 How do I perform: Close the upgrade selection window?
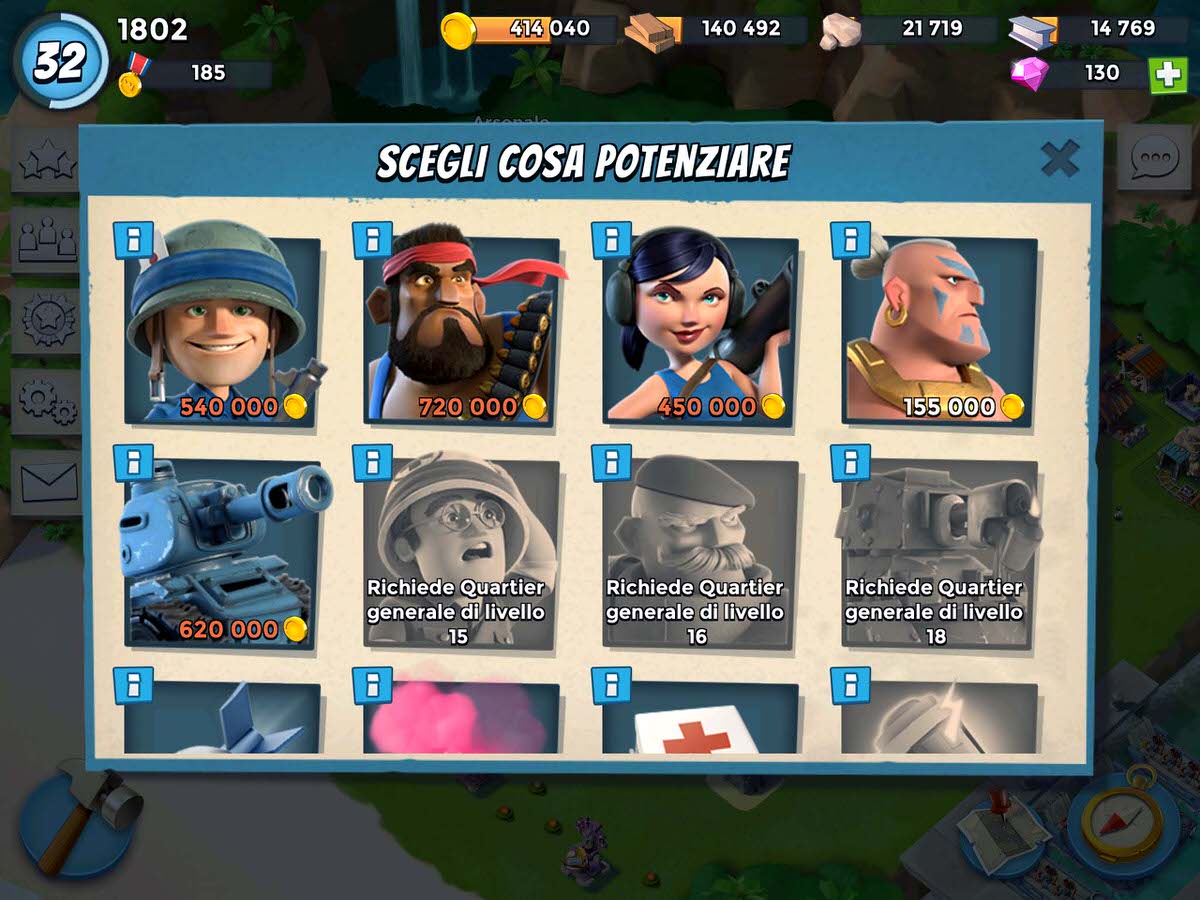(1059, 158)
